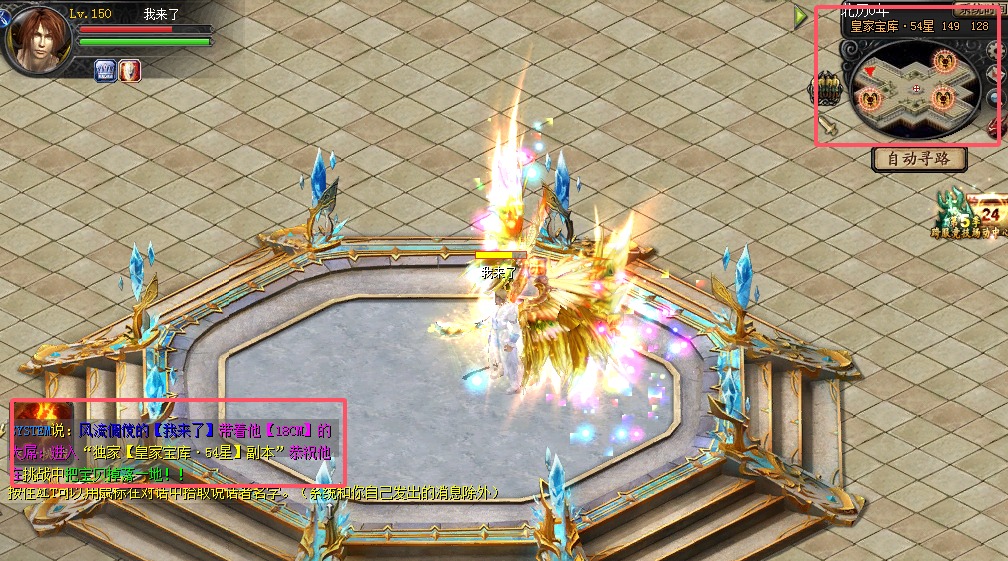Expand the green arrow beside the minimap
The height and width of the screenshot is (561, 1008).
point(801,16)
